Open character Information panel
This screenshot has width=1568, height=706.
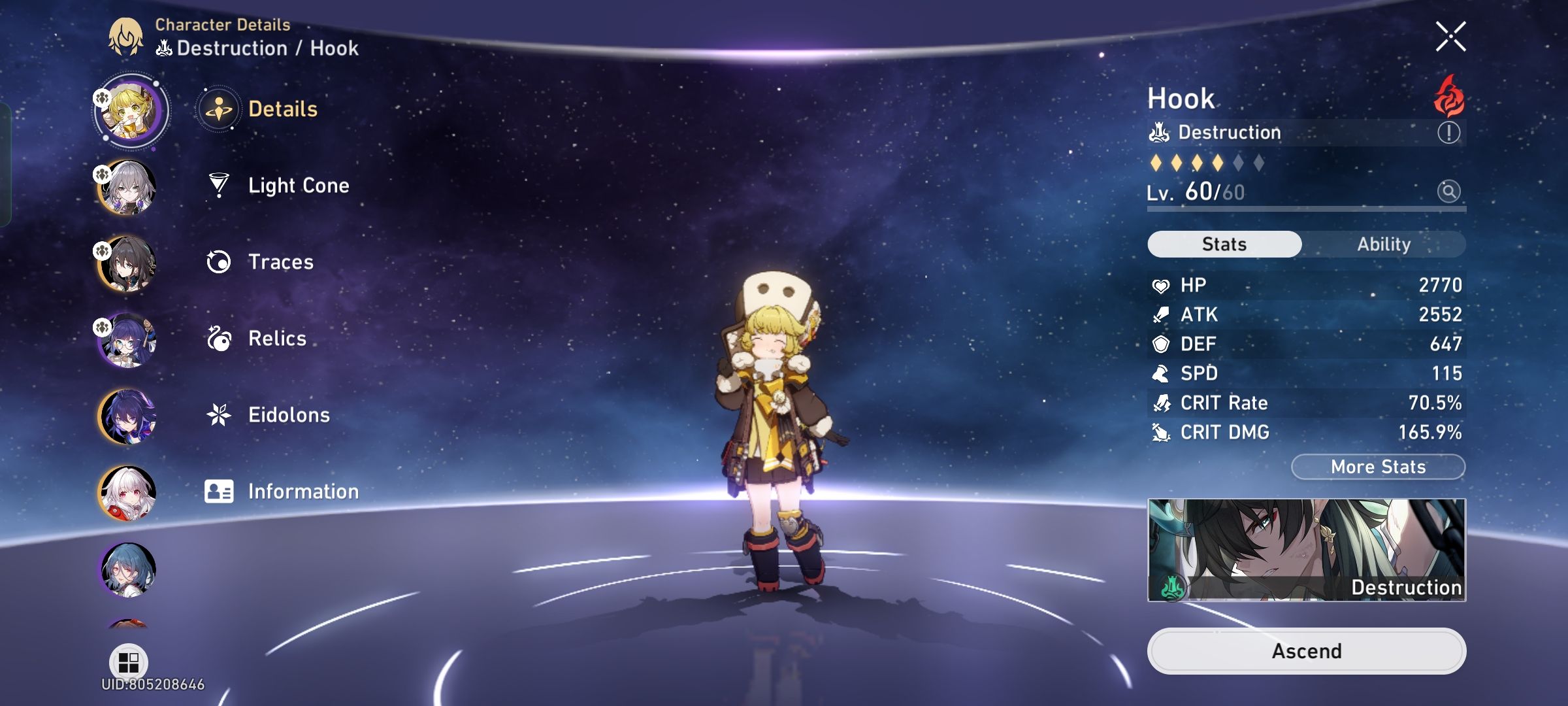[x=302, y=491]
